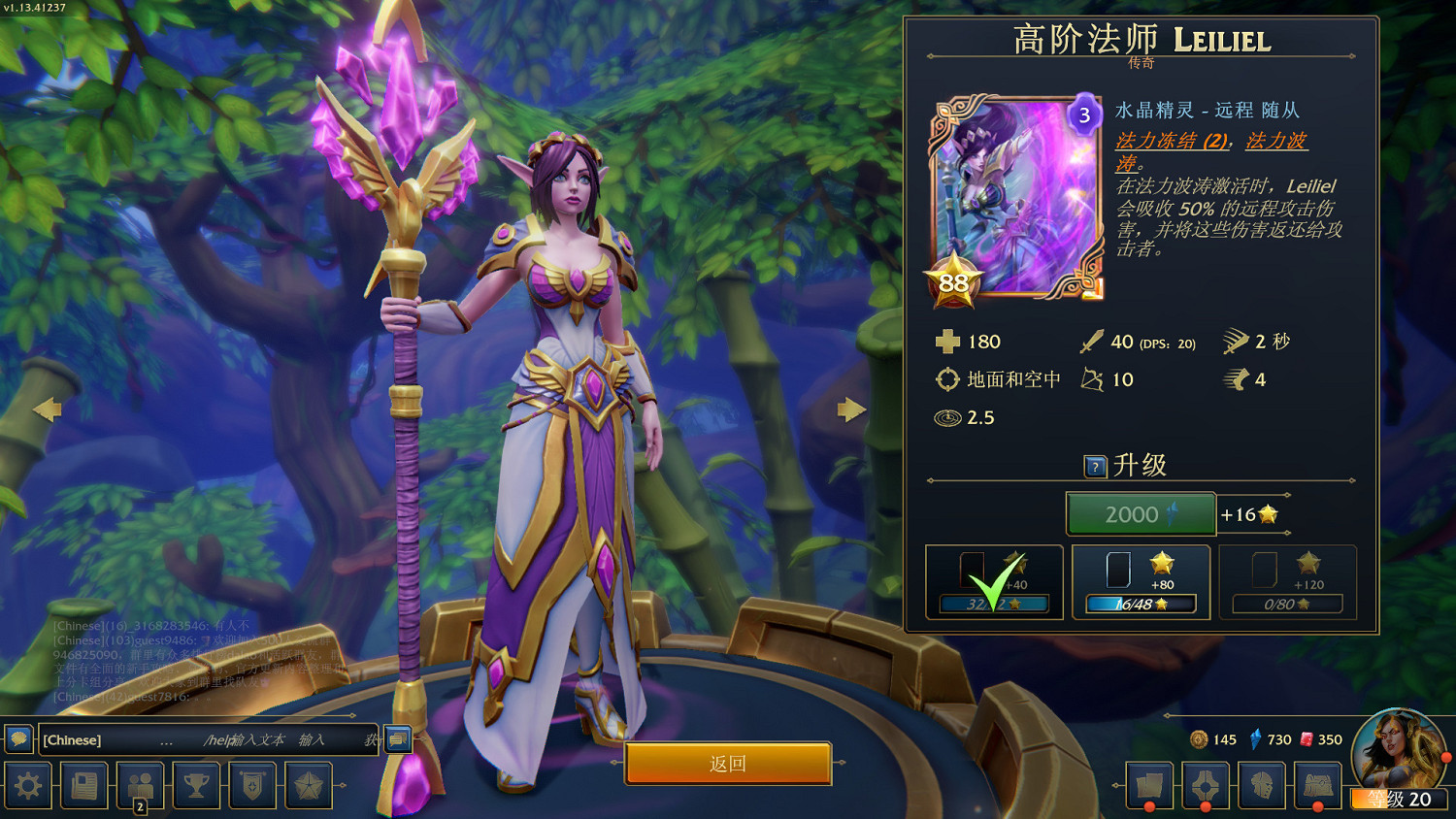This screenshot has width=1456, height=819.
Task: Open the guild banner icon
Action: 252,785
